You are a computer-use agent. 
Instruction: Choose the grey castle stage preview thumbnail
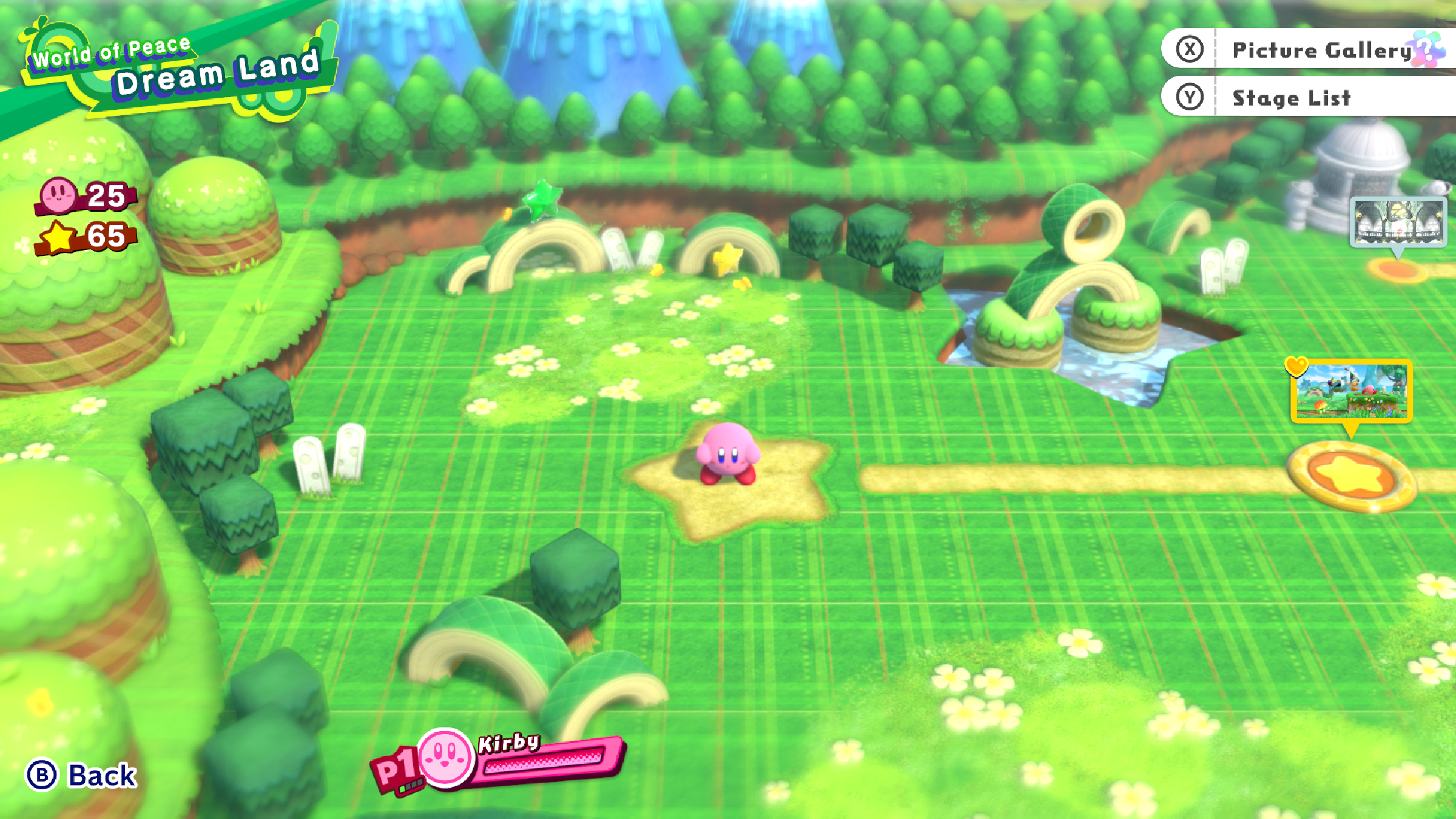(x=1398, y=222)
